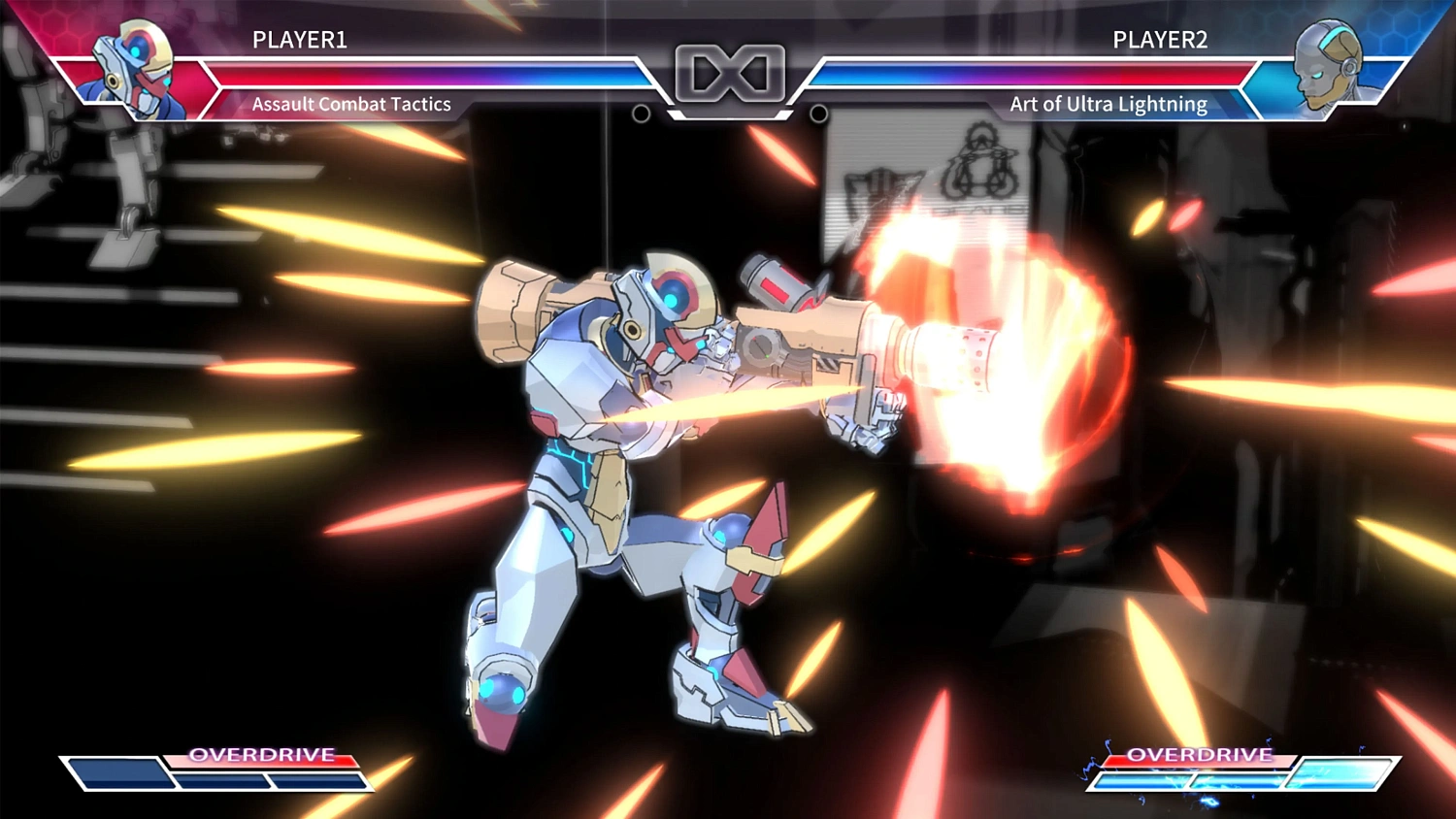Toggle PLAYER1's OVERDRIVE gauge
Image resolution: width=1456 pixels, height=819 pixels.
(262, 755)
